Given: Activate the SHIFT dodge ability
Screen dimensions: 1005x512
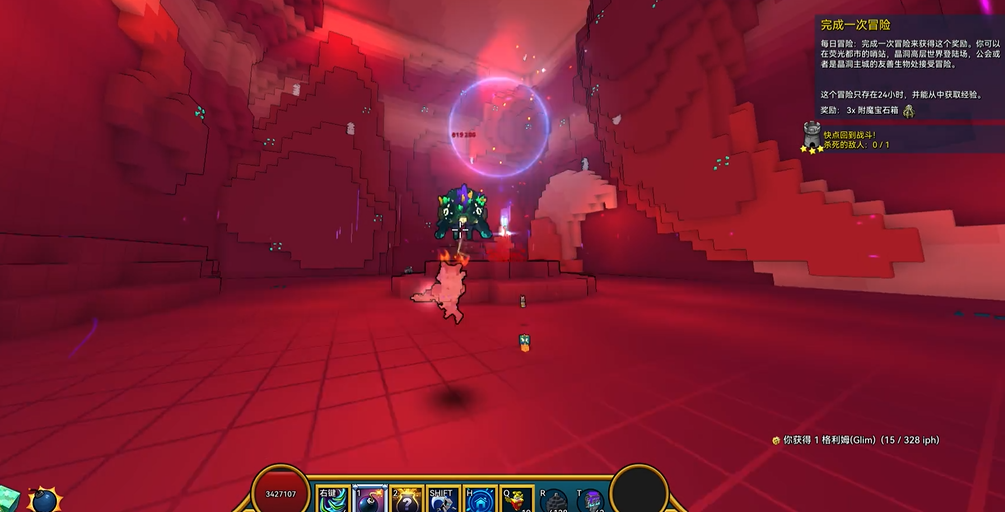Looking at the screenshot, I should click(x=442, y=500).
